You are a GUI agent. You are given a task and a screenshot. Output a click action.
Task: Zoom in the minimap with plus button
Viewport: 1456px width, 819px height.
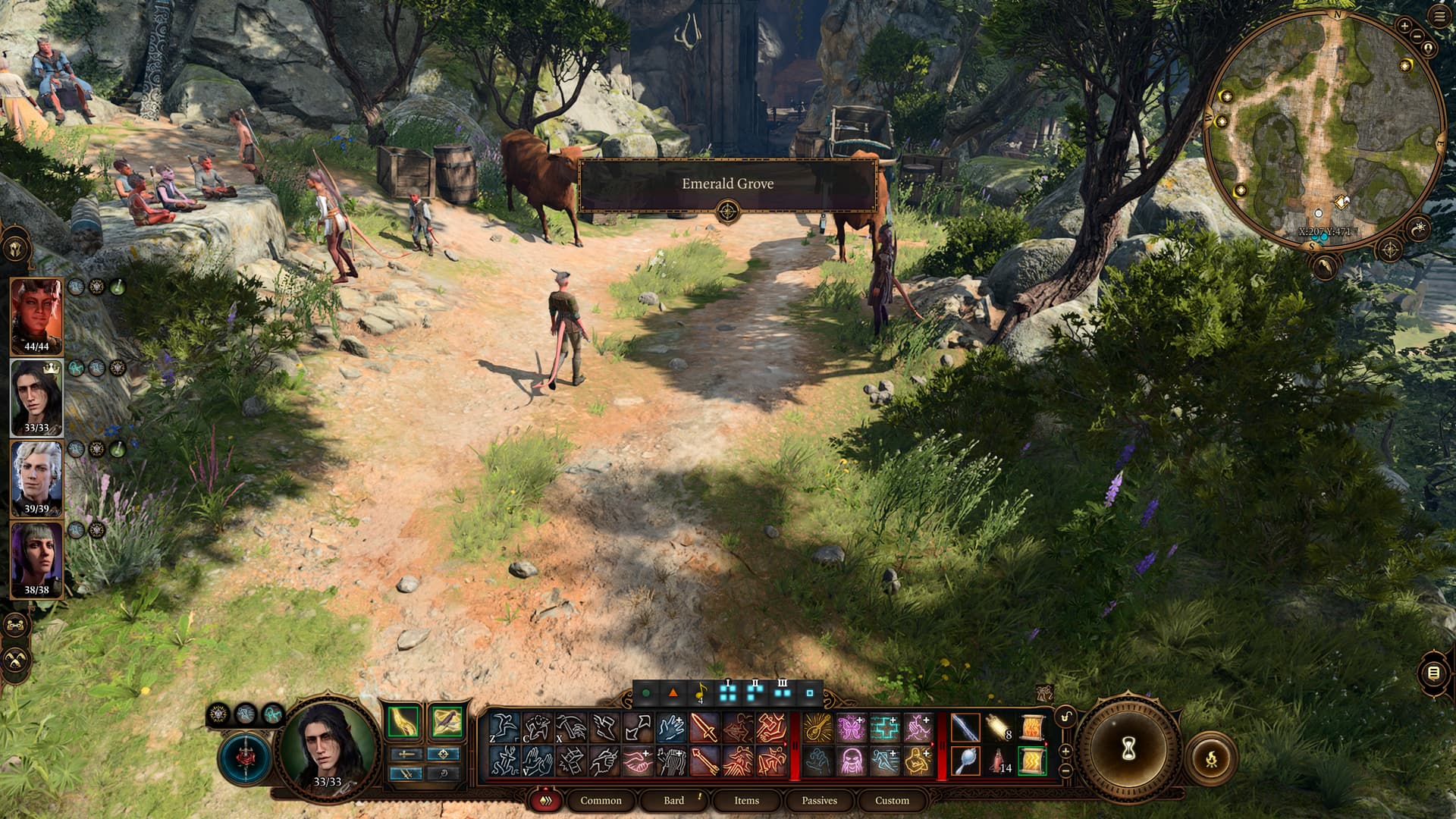point(1404,27)
